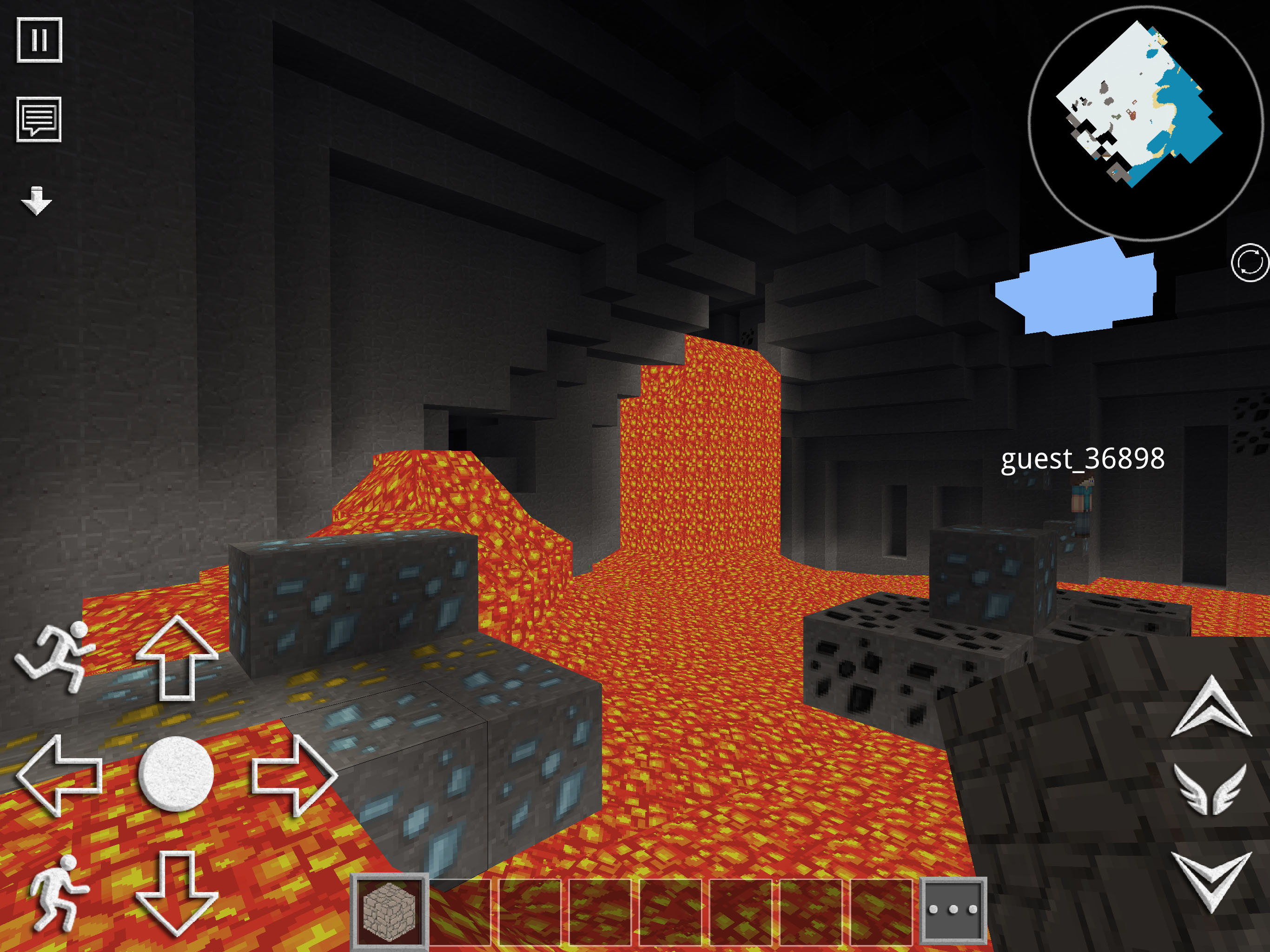This screenshot has width=1270, height=952.
Task: Strafe right with the right arrow
Action: click(294, 774)
